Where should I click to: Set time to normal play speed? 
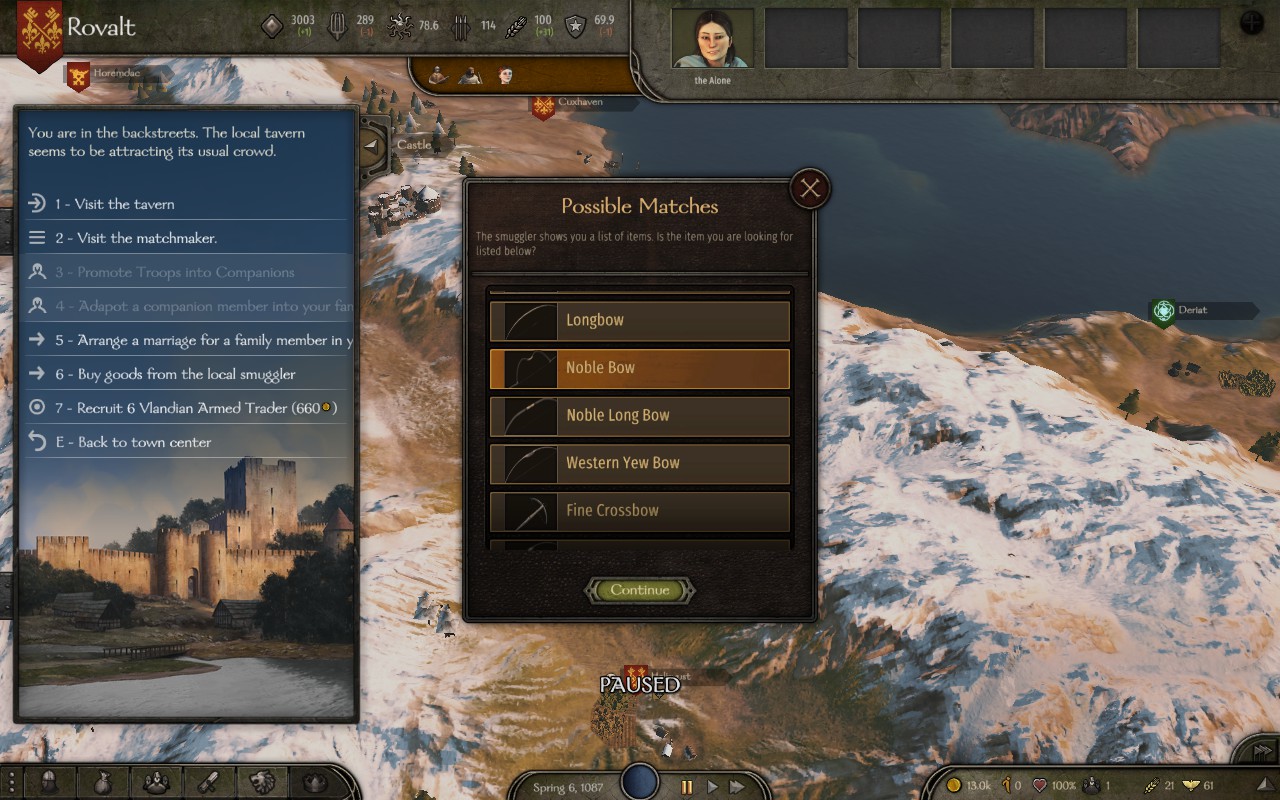712,787
